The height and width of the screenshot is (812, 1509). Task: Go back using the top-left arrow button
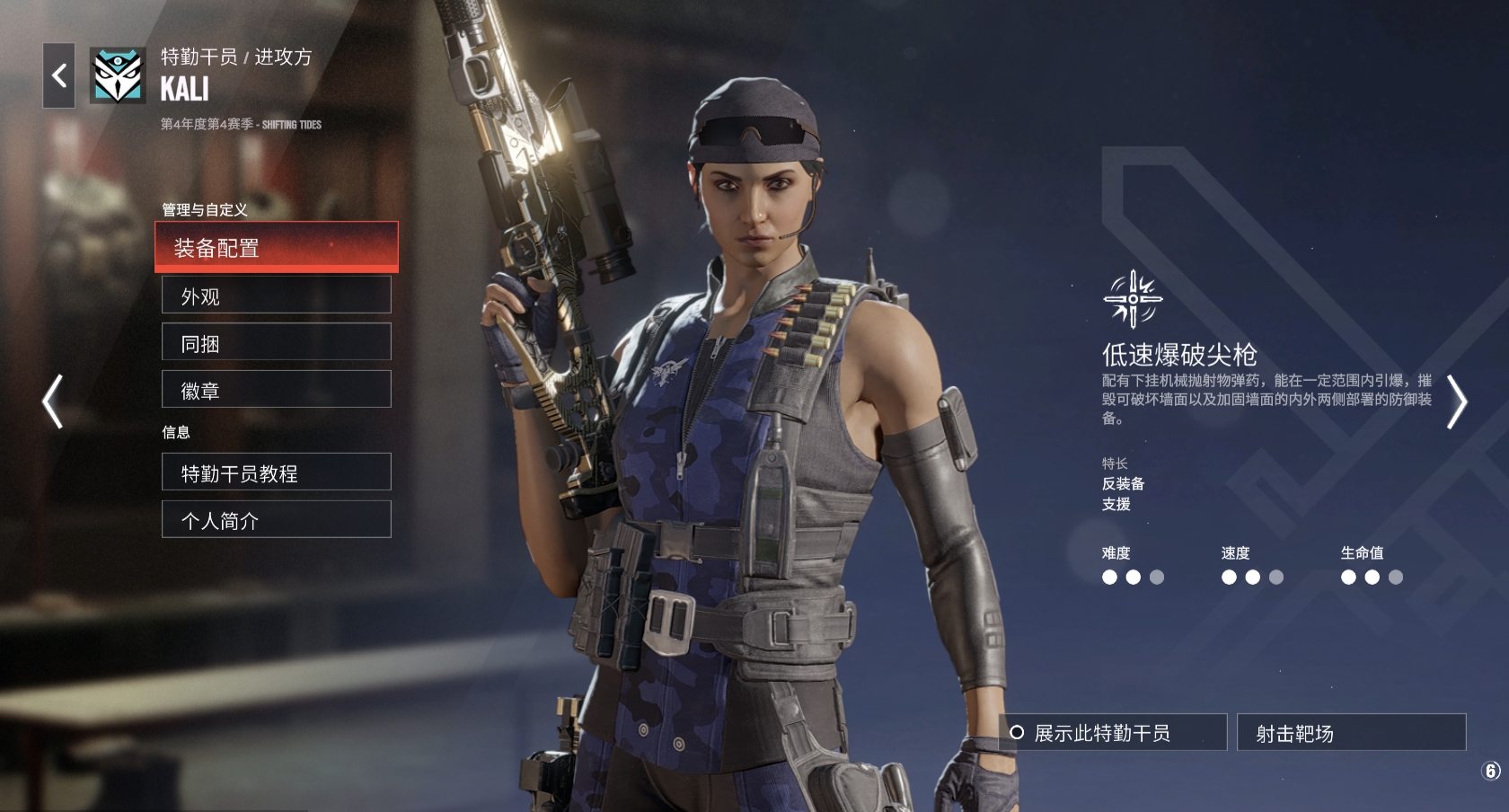pyautogui.click(x=59, y=75)
